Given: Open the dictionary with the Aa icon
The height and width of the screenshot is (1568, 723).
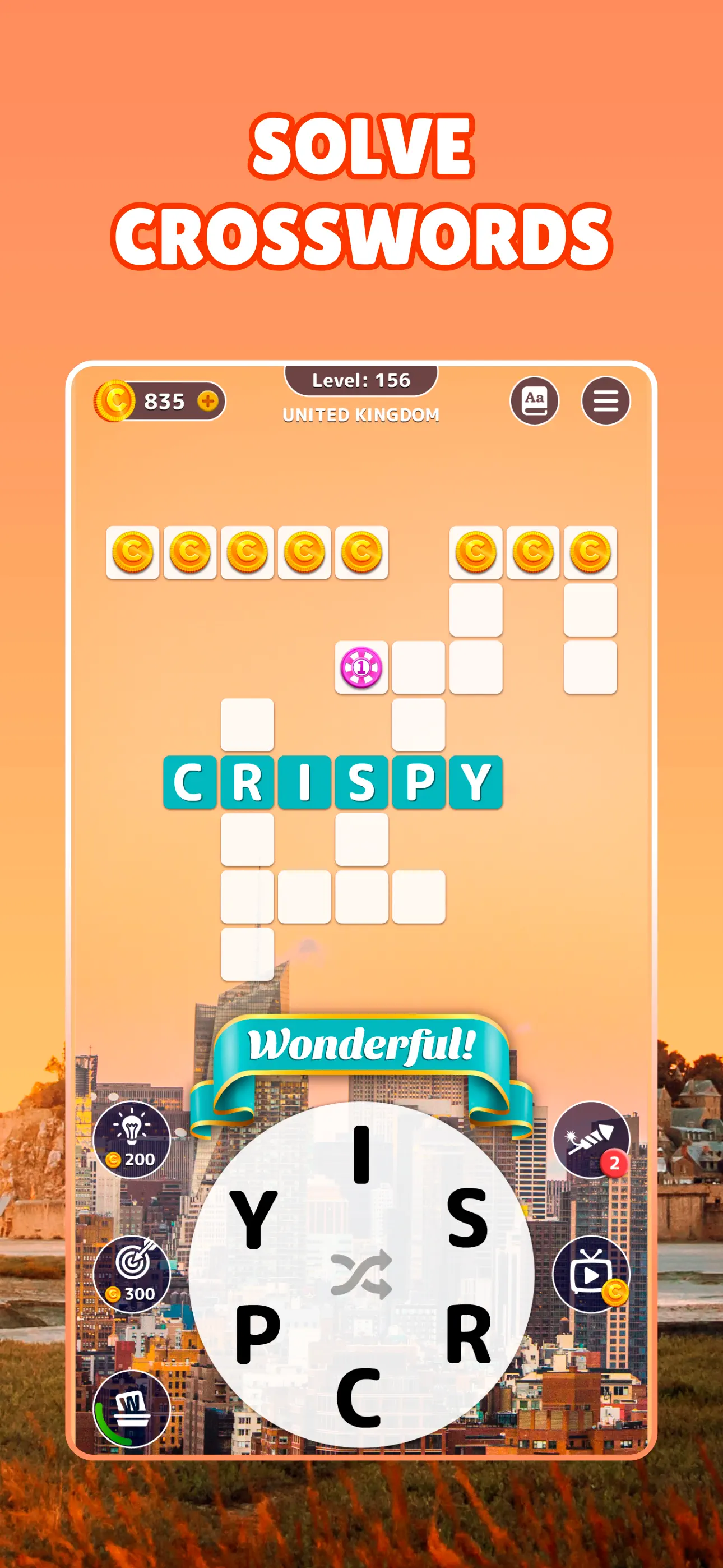Looking at the screenshot, I should [536, 401].
